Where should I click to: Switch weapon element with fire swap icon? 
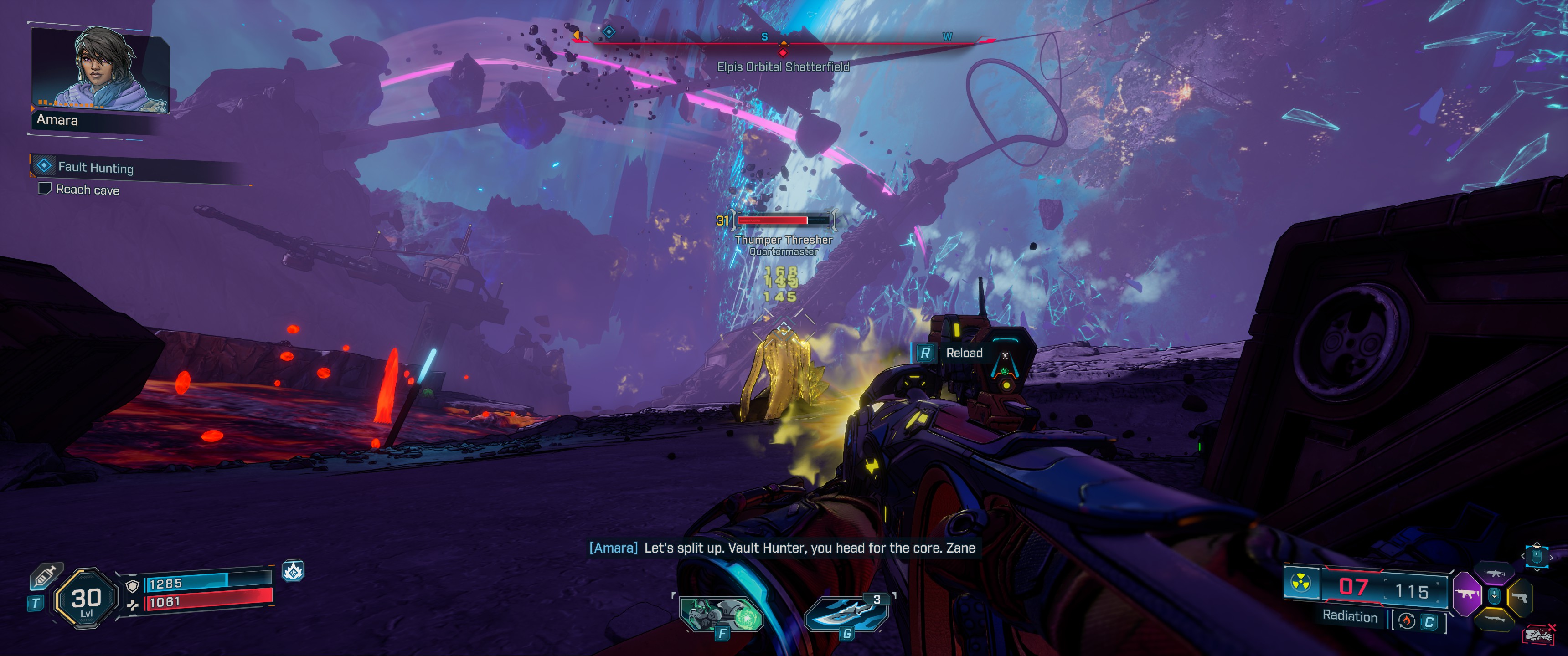click(1407, 621)
